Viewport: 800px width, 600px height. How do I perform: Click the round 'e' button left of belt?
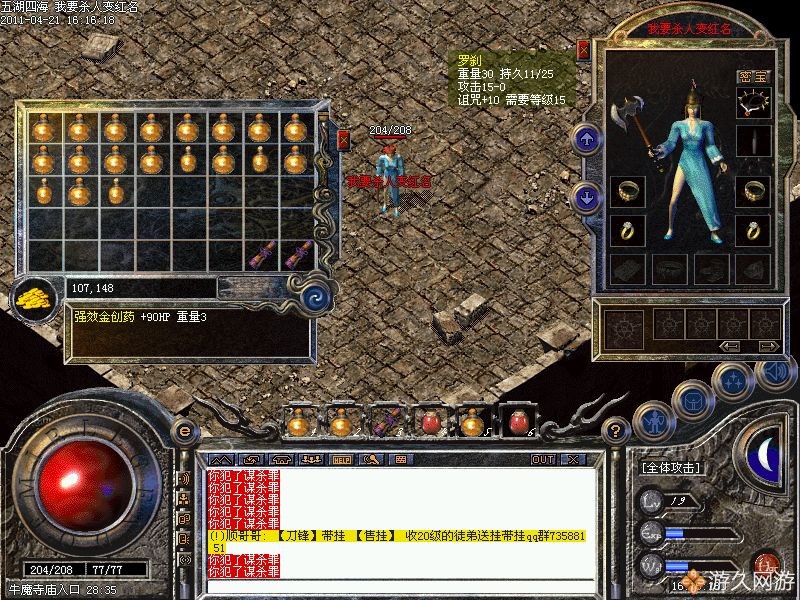[x=183, y=430]
